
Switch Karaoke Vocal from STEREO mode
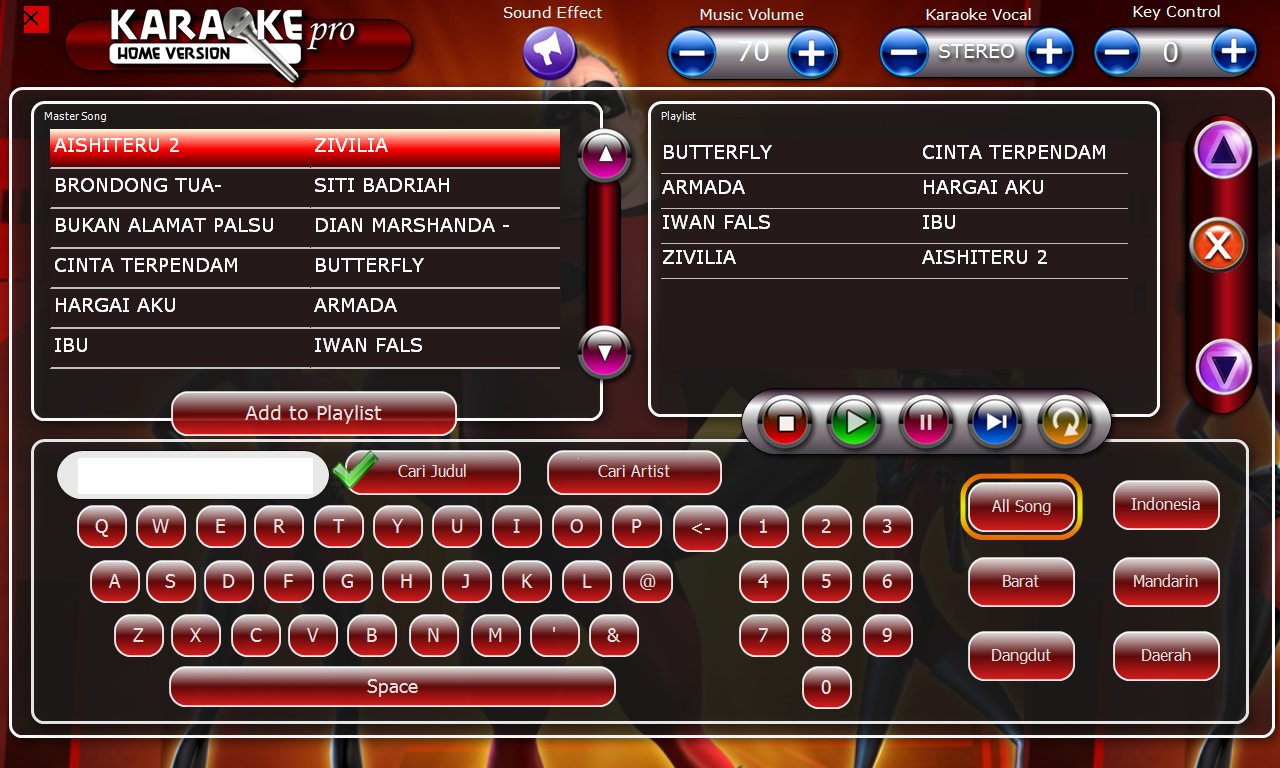click(1050, 51)
